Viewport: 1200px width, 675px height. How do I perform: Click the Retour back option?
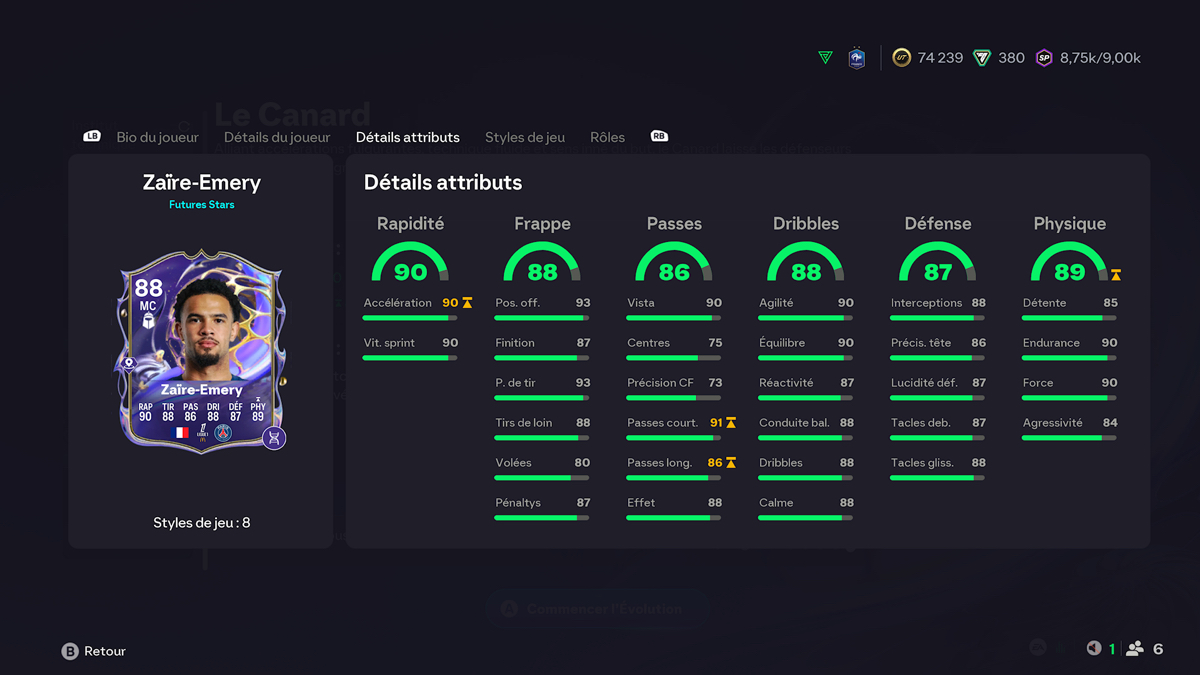[x=95, y=651]
